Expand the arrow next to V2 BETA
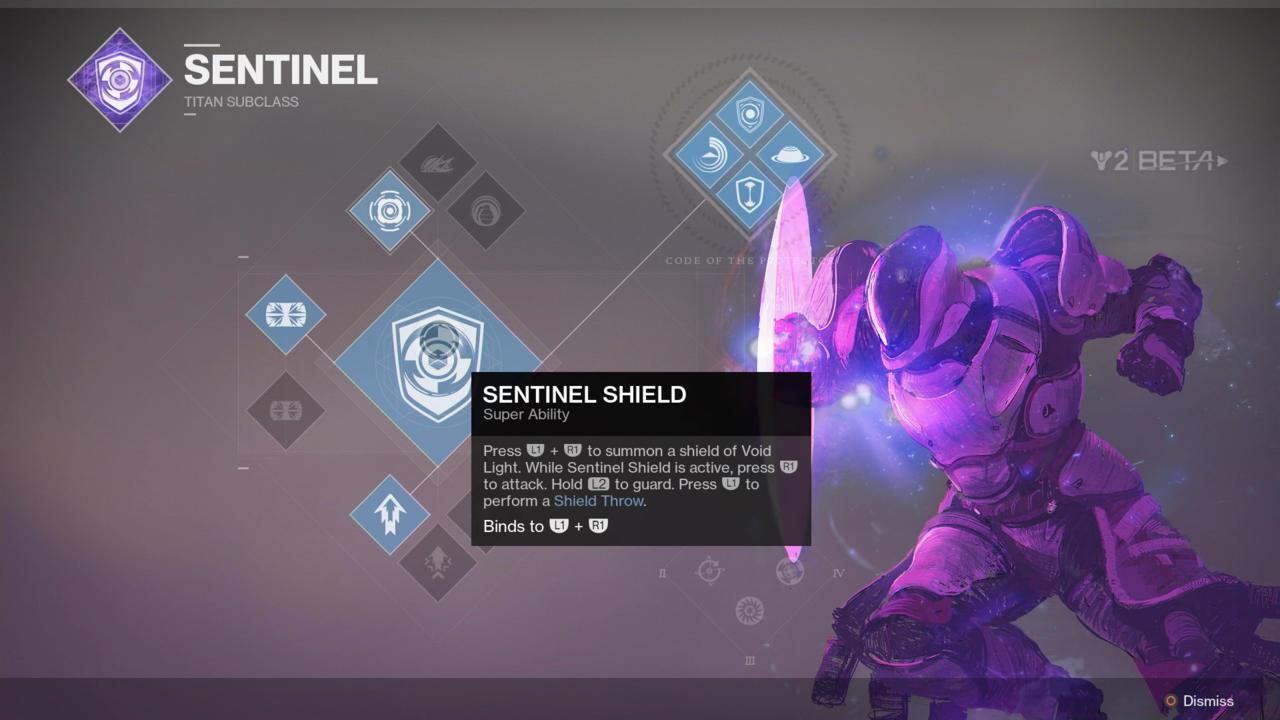 pyautogui.click(x=1220, y=160)
